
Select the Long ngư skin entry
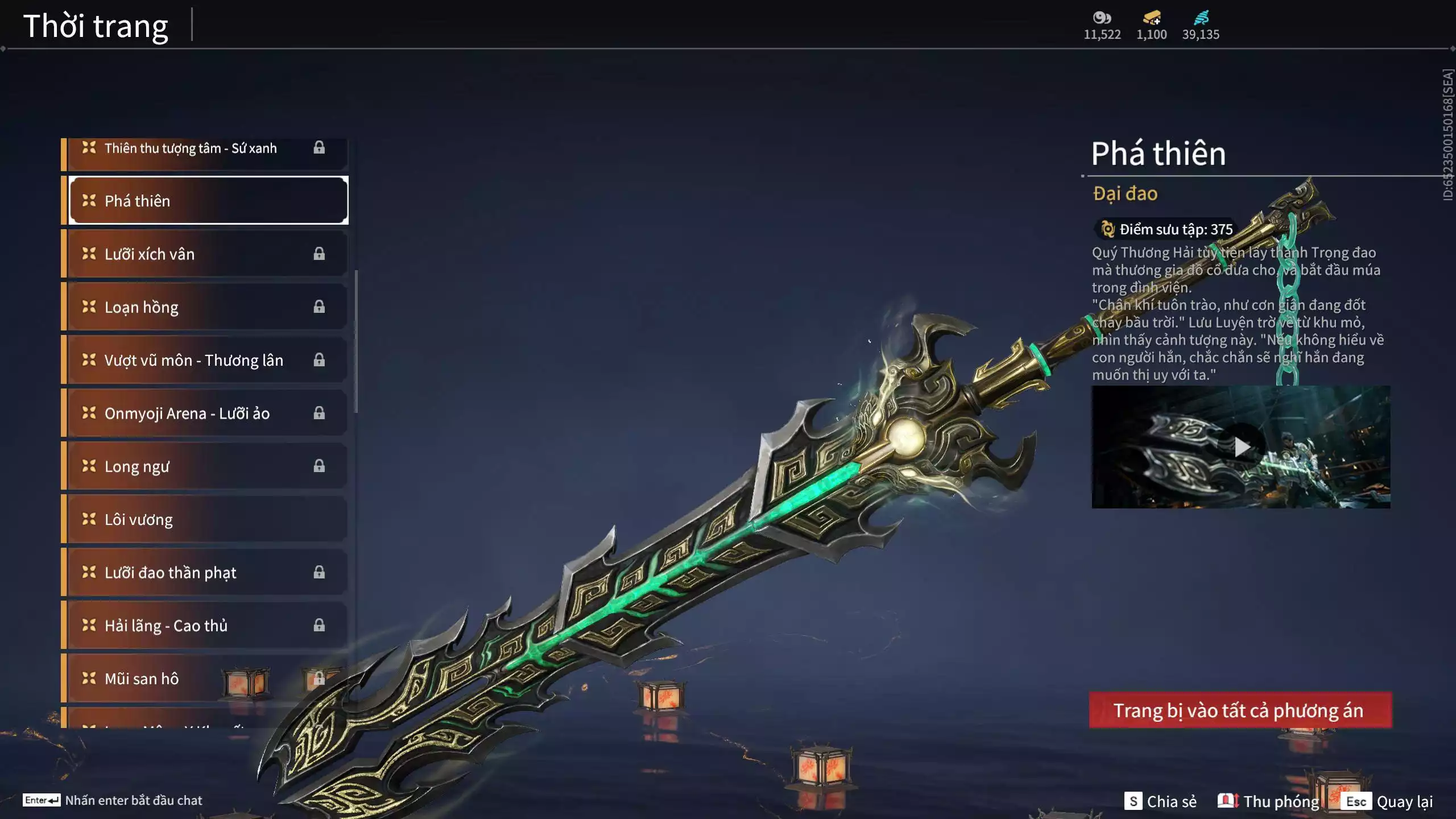205,466
